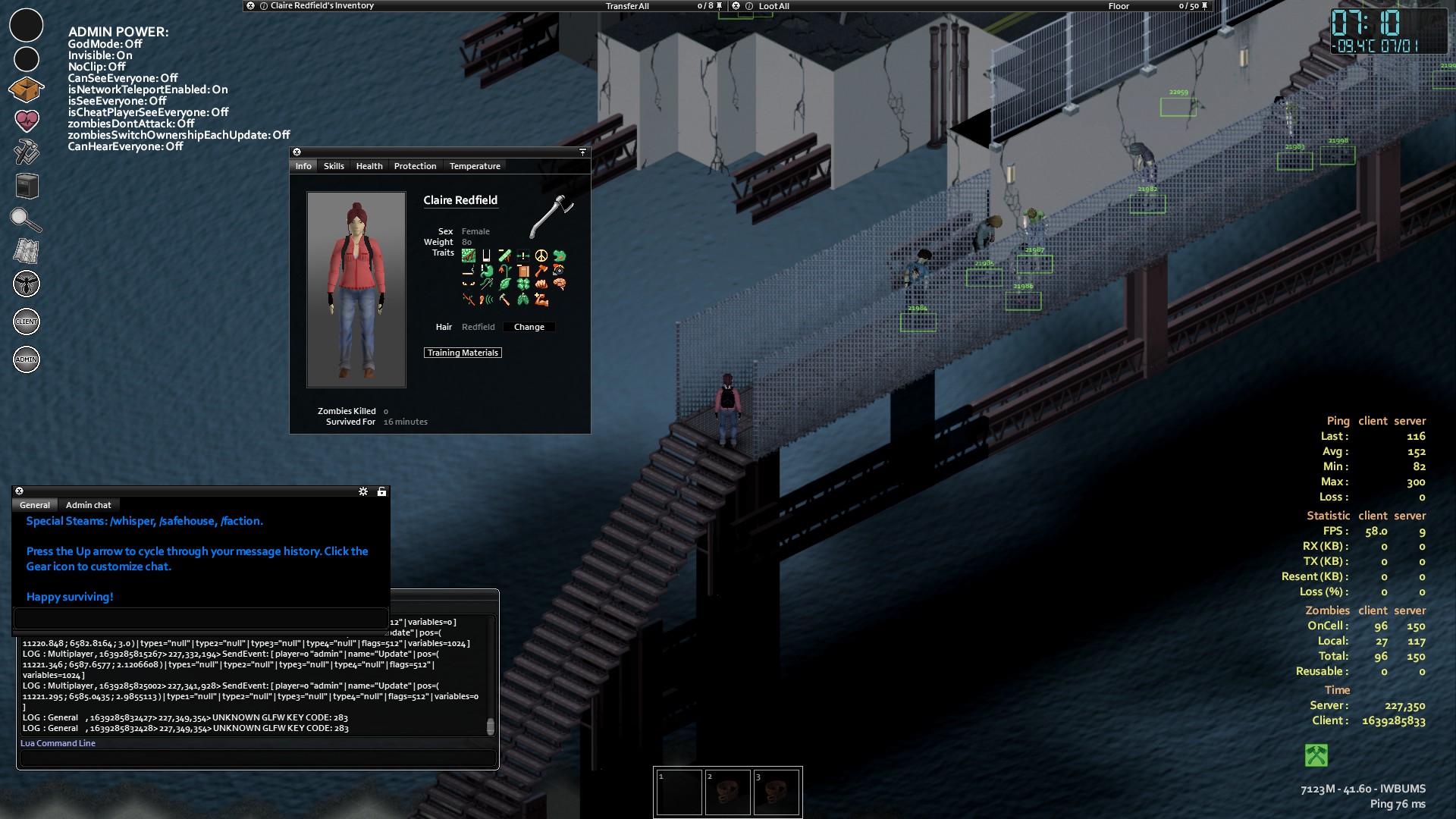Open the Health tab
Image resolution: width=1456 pixels, height=819 pixels.
[369, 166]
